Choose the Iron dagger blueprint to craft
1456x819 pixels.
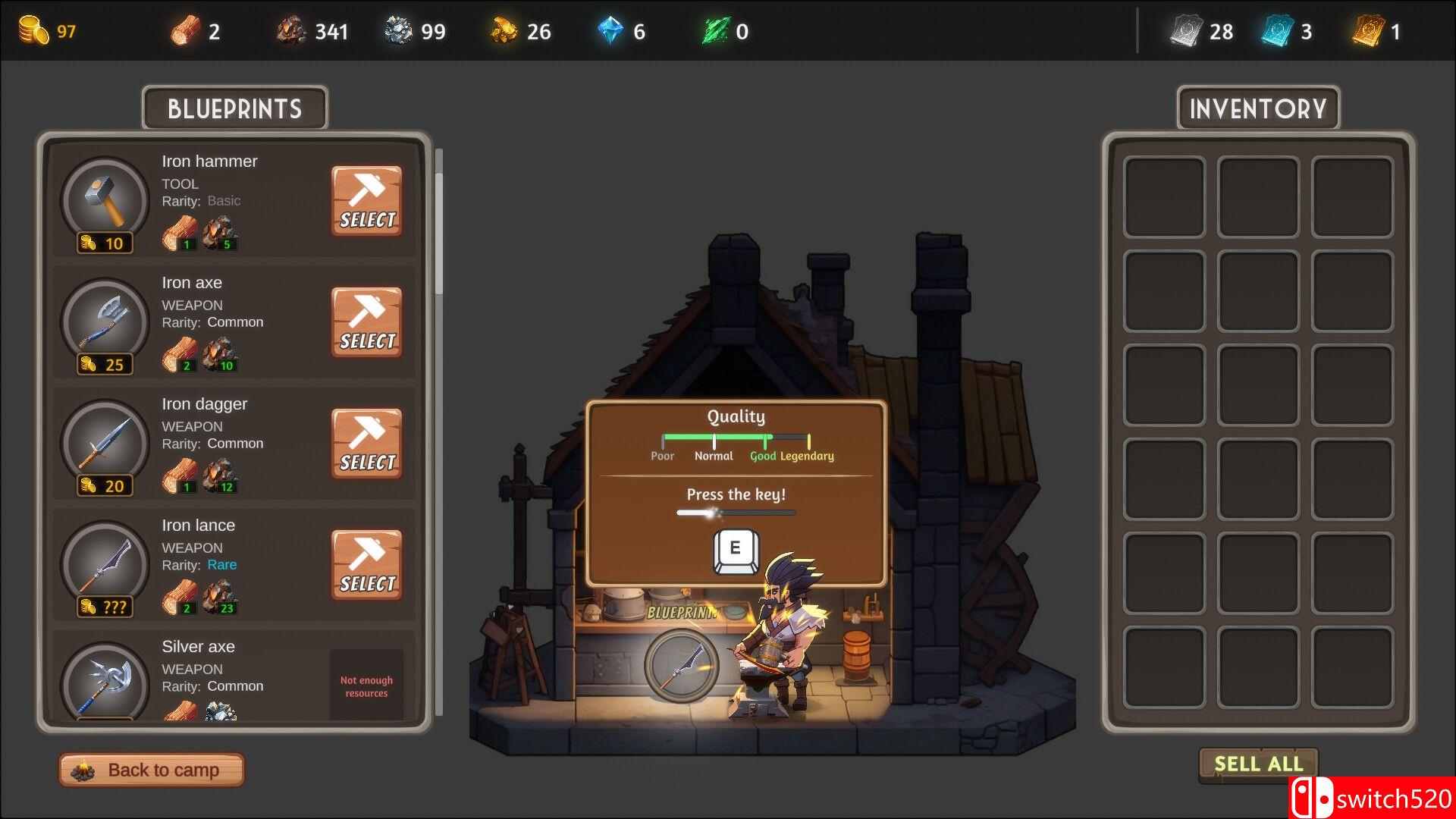click(366, 444)
